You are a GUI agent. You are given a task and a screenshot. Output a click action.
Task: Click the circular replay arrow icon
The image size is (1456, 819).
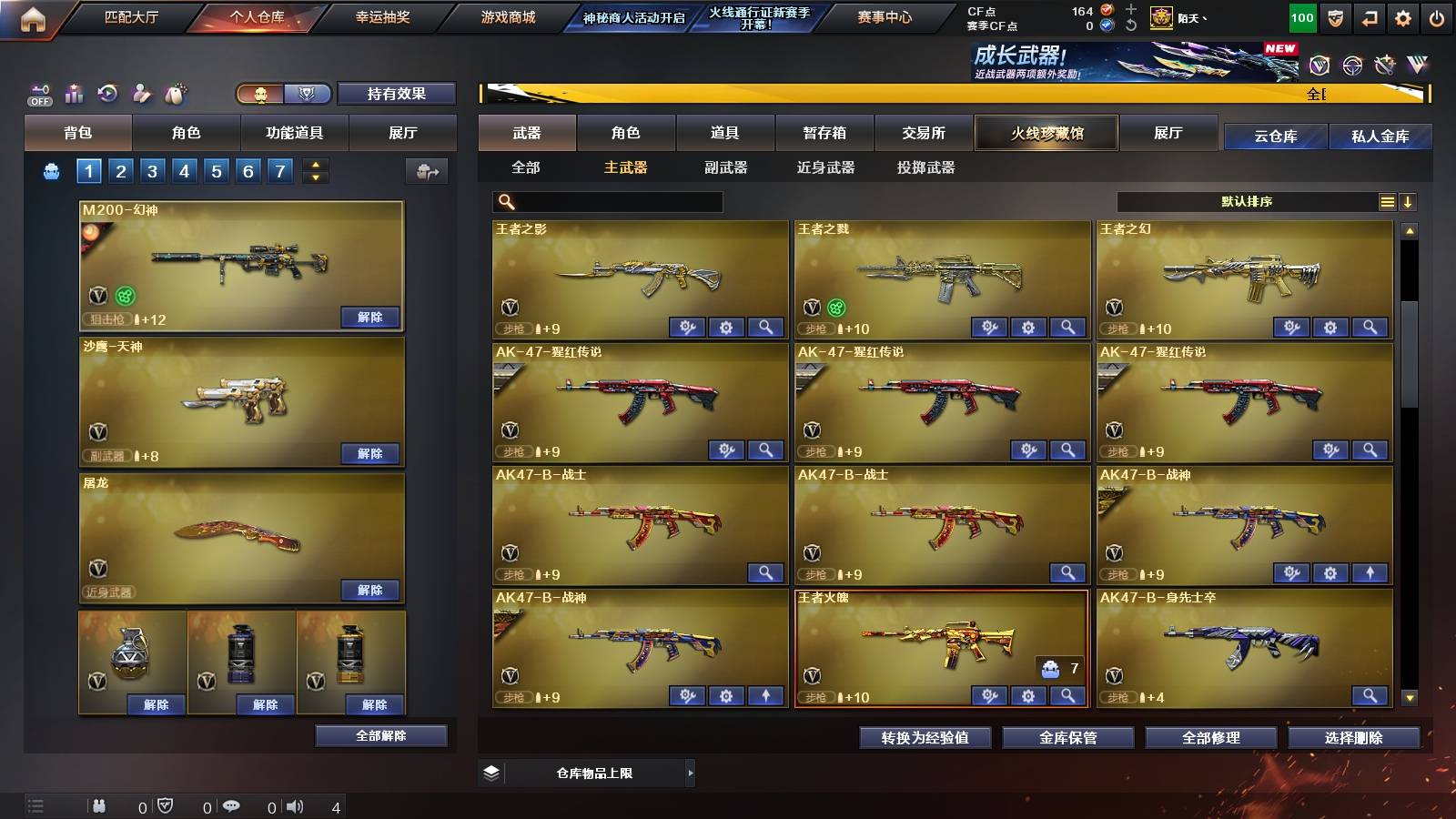(107, 94)
